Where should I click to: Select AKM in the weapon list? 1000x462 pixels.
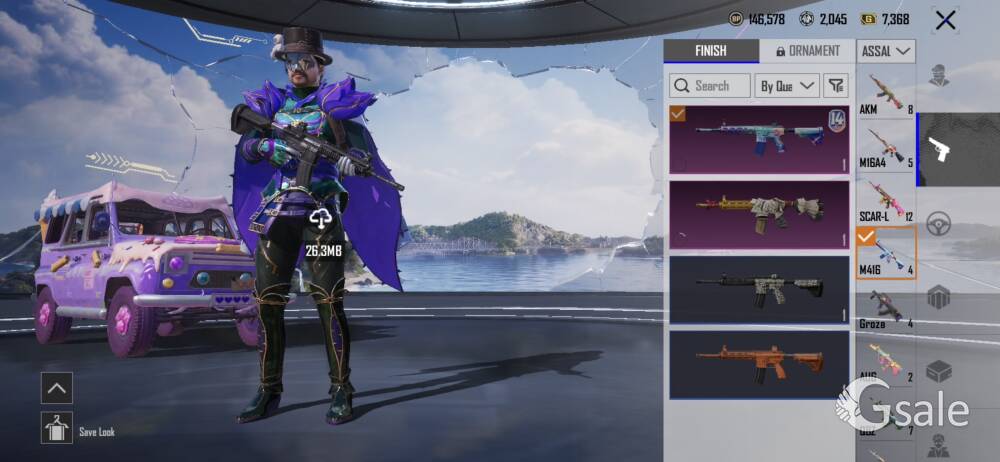point(886,93)
